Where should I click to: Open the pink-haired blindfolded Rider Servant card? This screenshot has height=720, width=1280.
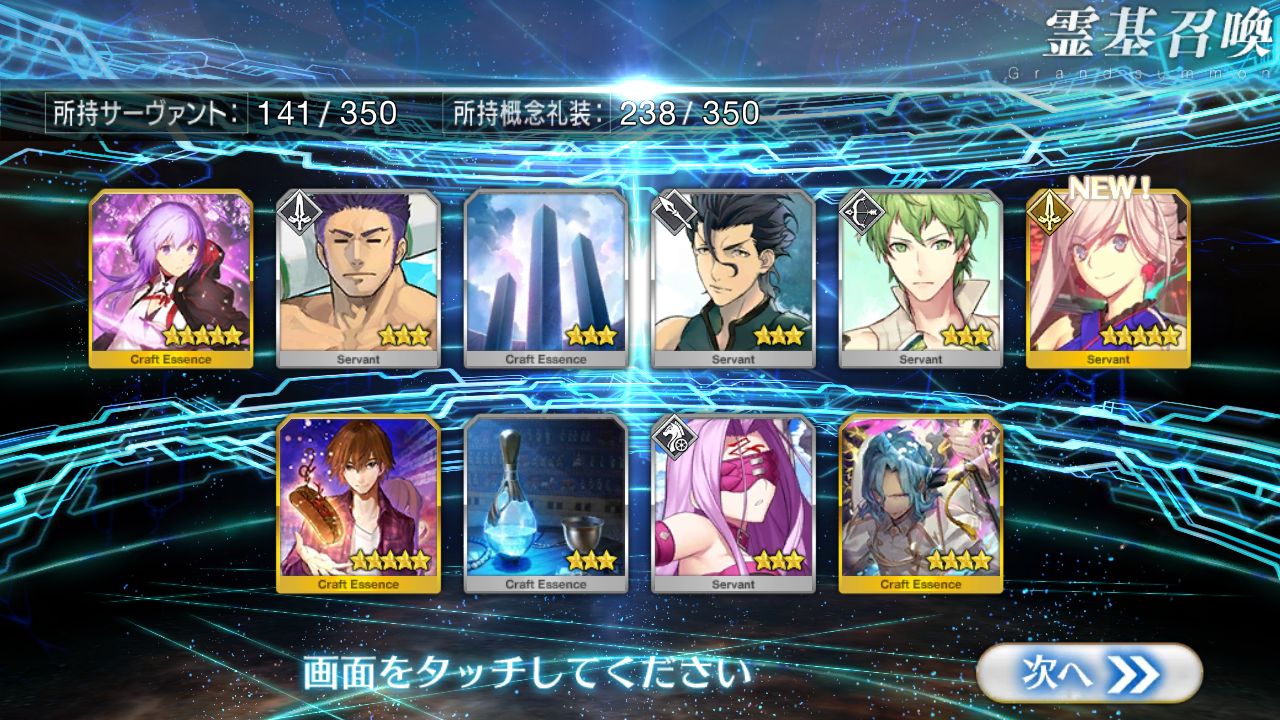click(x=733, y=503)
